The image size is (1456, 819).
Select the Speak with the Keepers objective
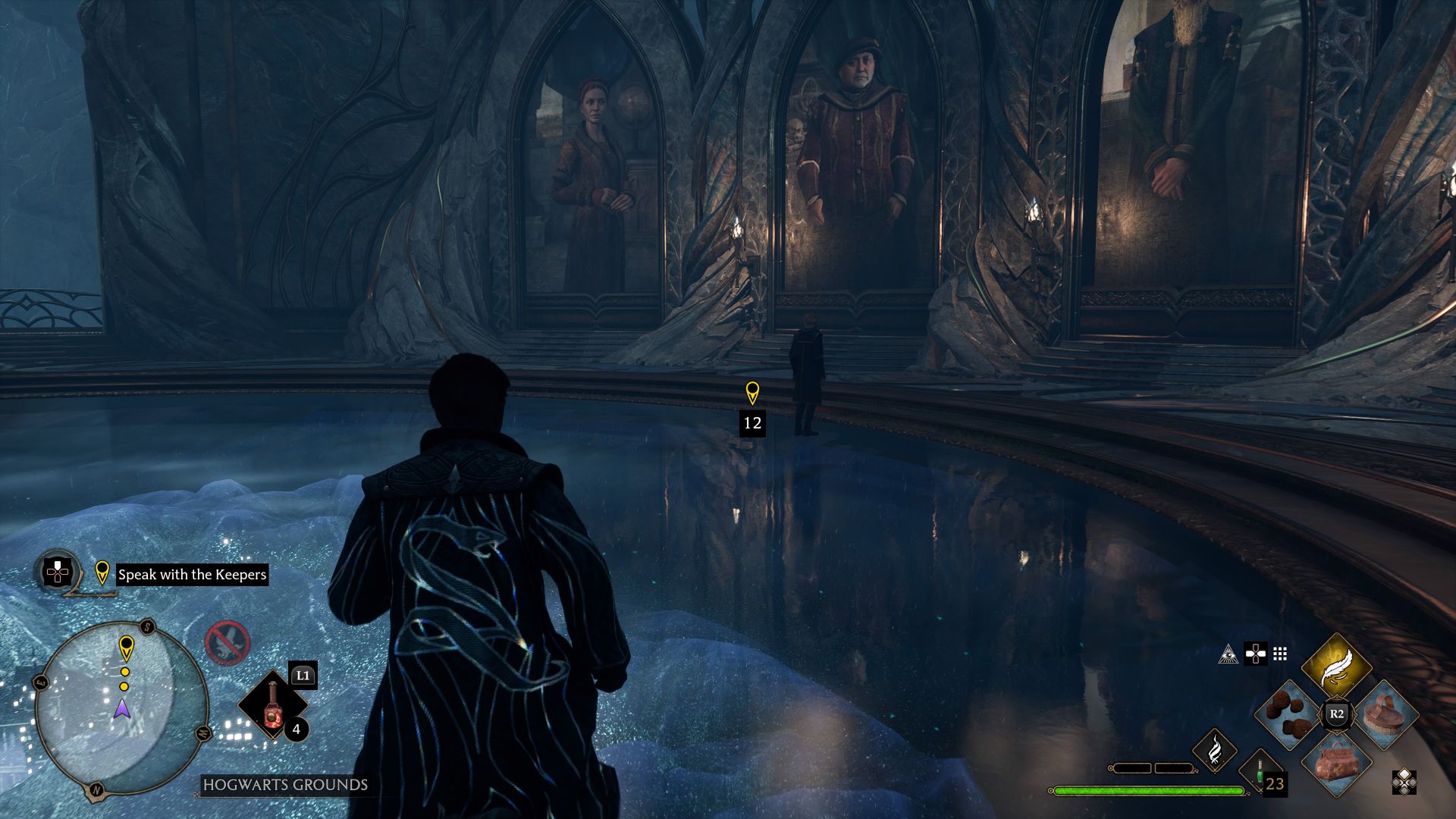pyautogui.click(x=192, y=574)
